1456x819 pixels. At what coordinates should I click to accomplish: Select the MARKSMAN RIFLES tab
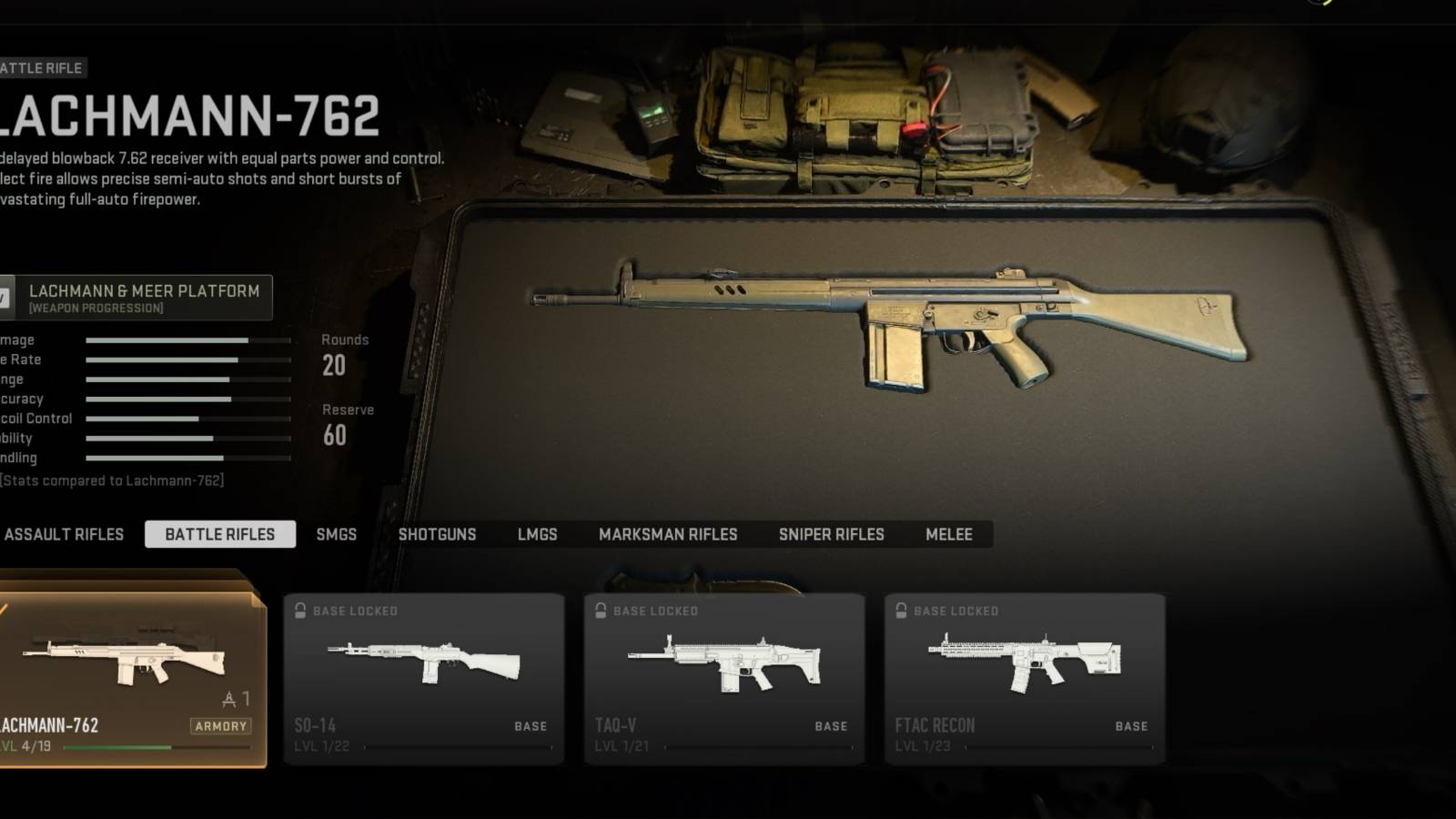point(669,534)
